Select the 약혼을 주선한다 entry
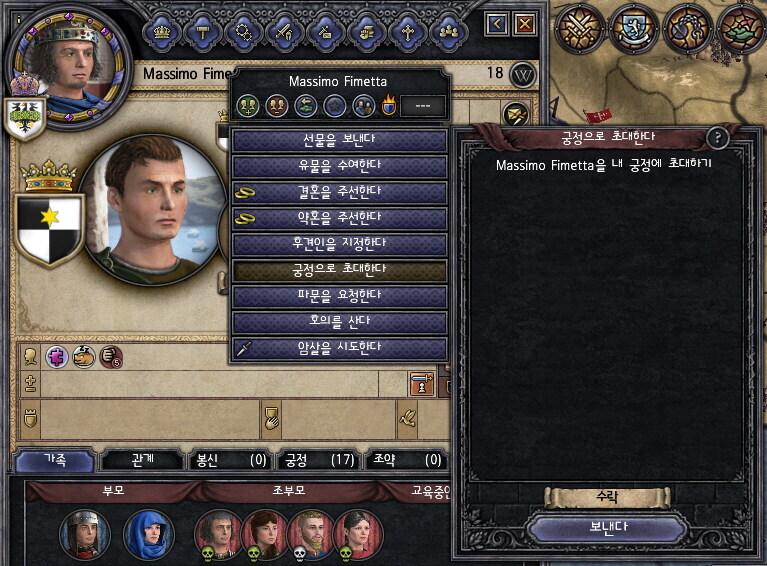The width and height of the screenshot is (767, 566). (338, 218)
